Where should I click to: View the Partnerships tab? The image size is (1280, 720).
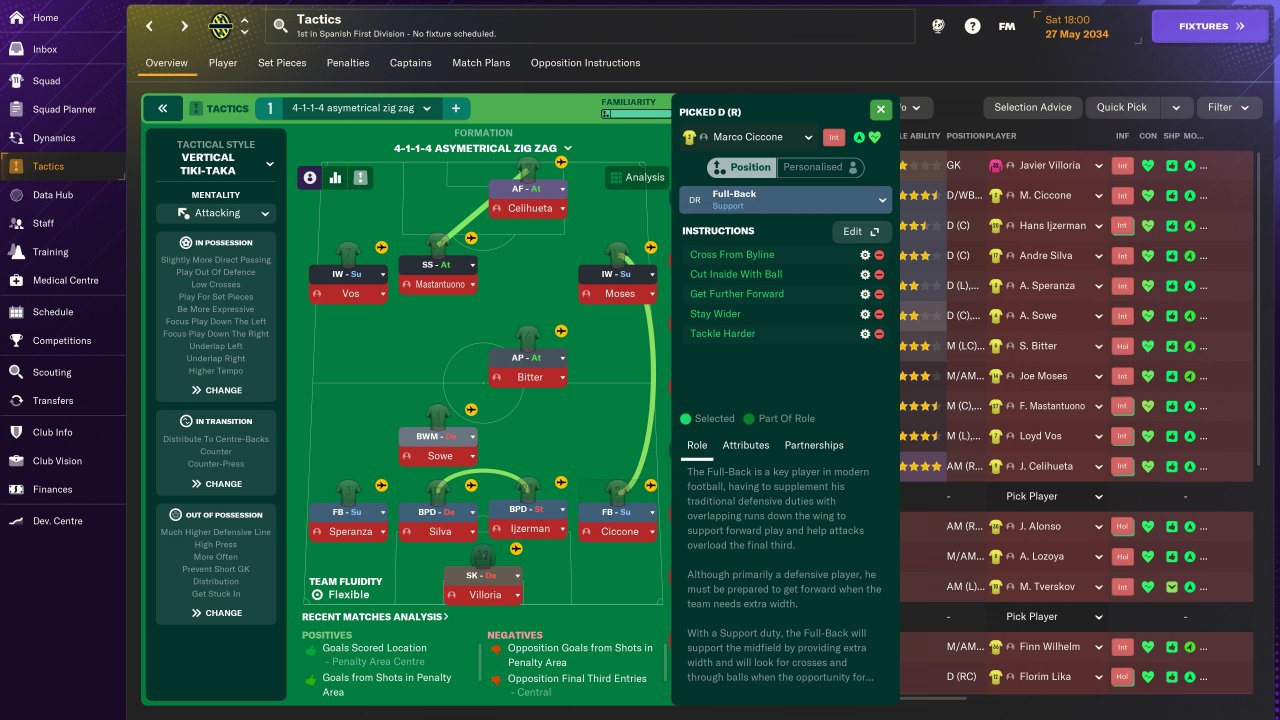click(814, 445)
